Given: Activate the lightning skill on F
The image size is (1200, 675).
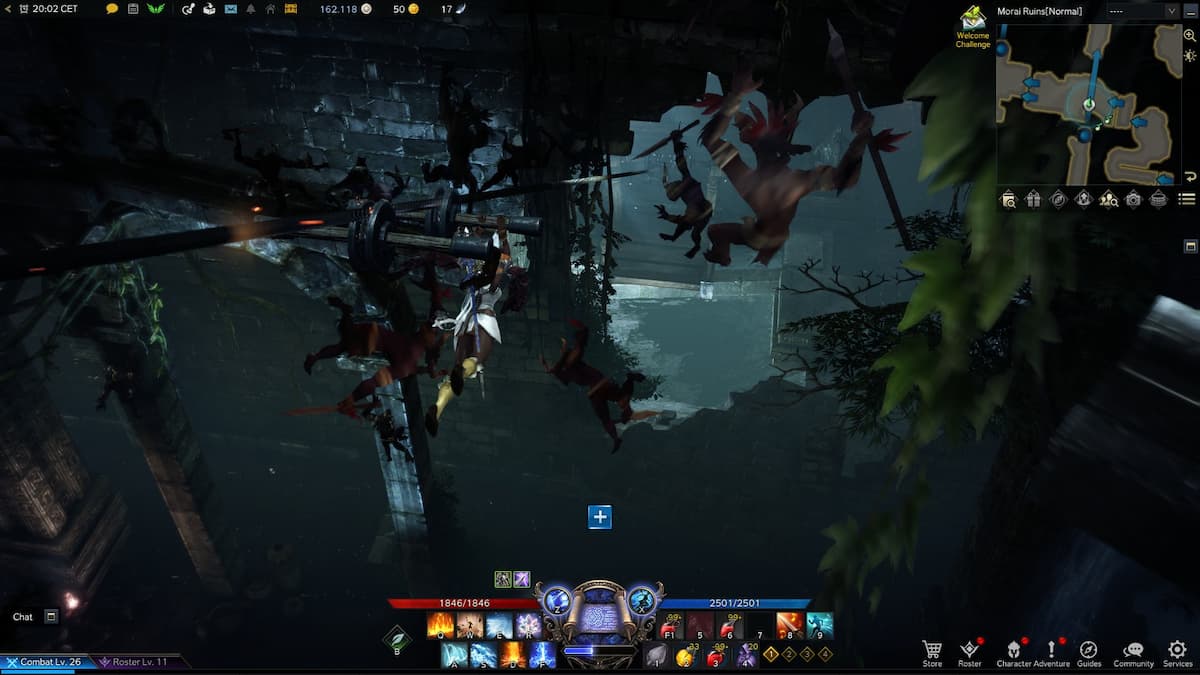Looking at the screenshot, I should [x=543, y=655].
